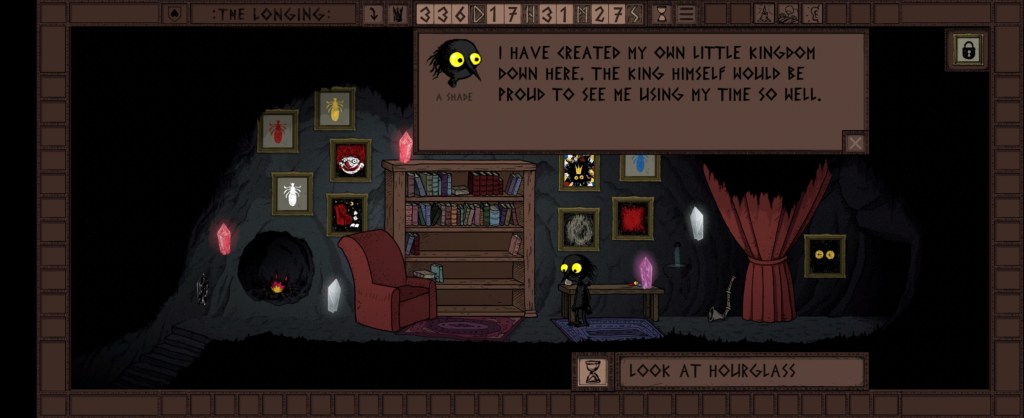
Task: Toggle the padlock icon button
Action: pos(967,50)
